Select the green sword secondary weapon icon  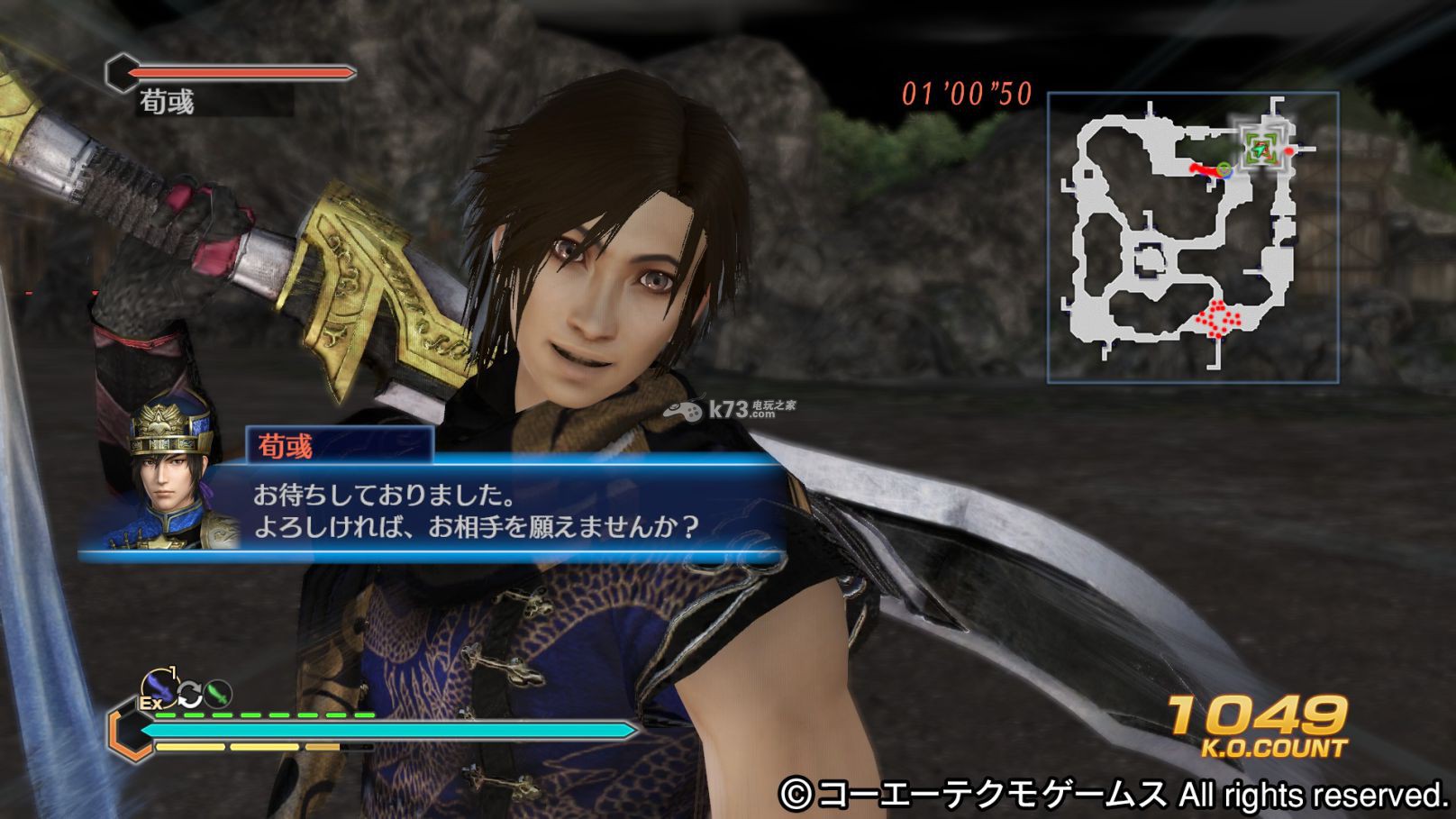219,693
